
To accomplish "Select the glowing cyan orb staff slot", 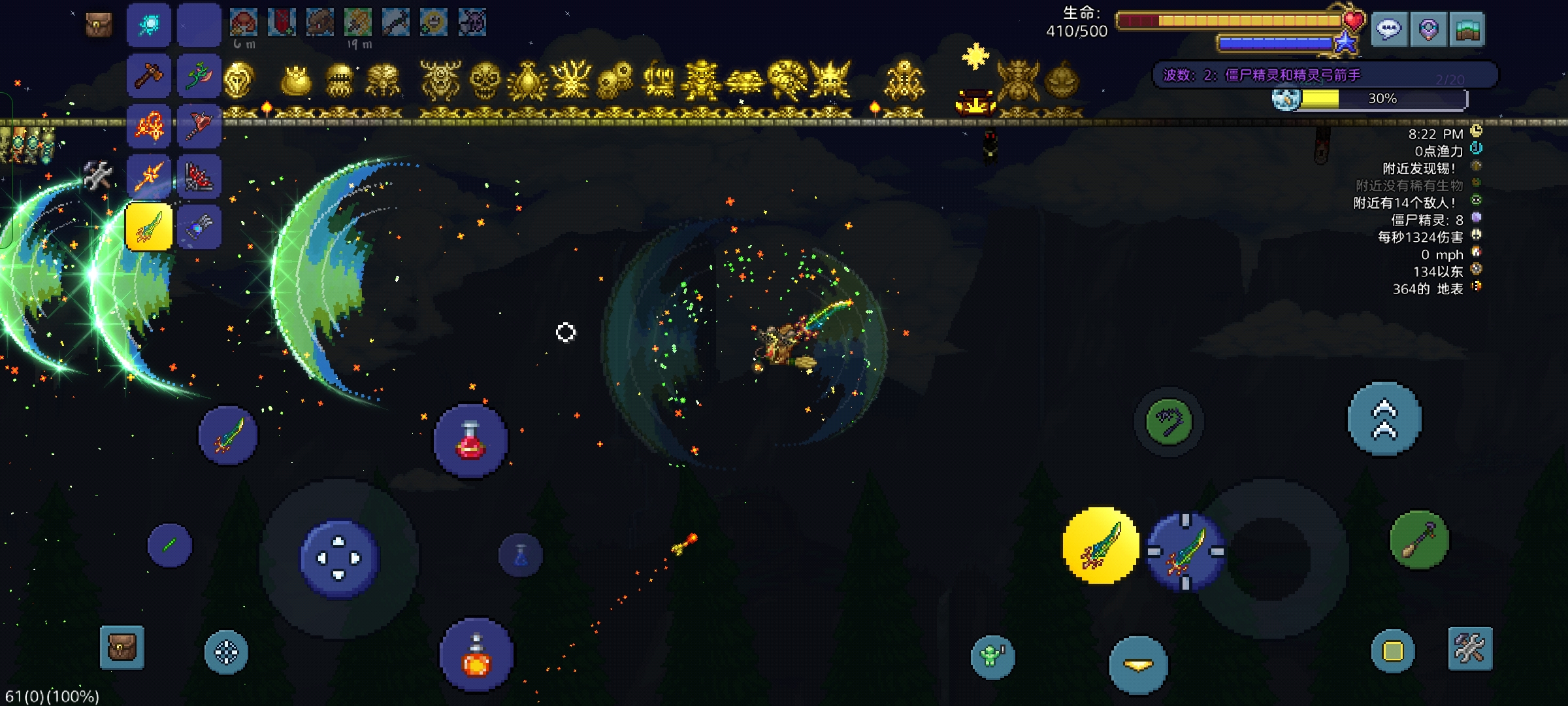I will [x=149, y=25].
